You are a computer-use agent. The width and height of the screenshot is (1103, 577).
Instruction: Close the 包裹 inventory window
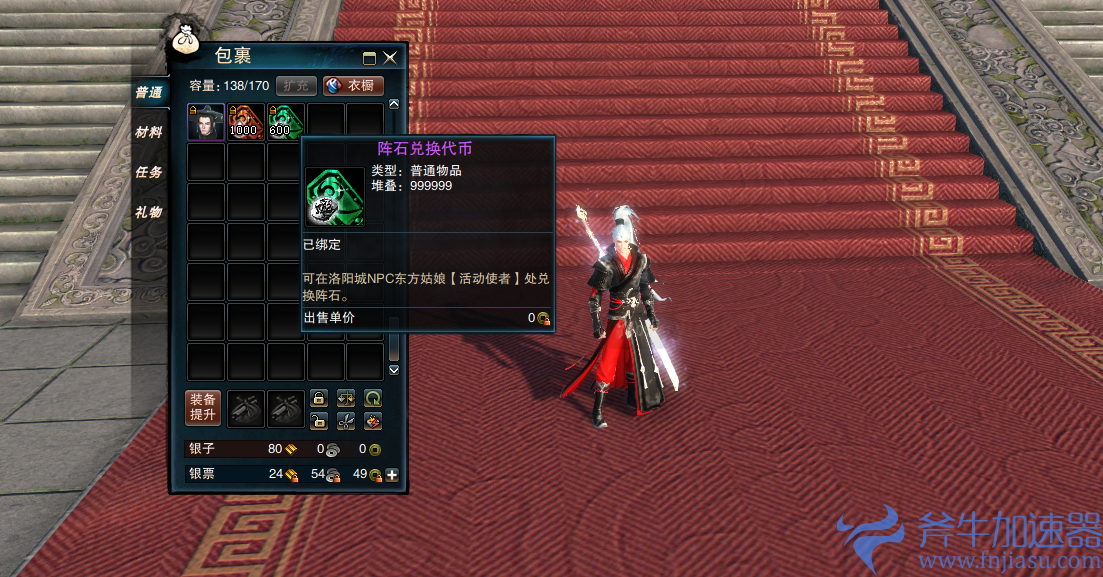coord(390,59)
